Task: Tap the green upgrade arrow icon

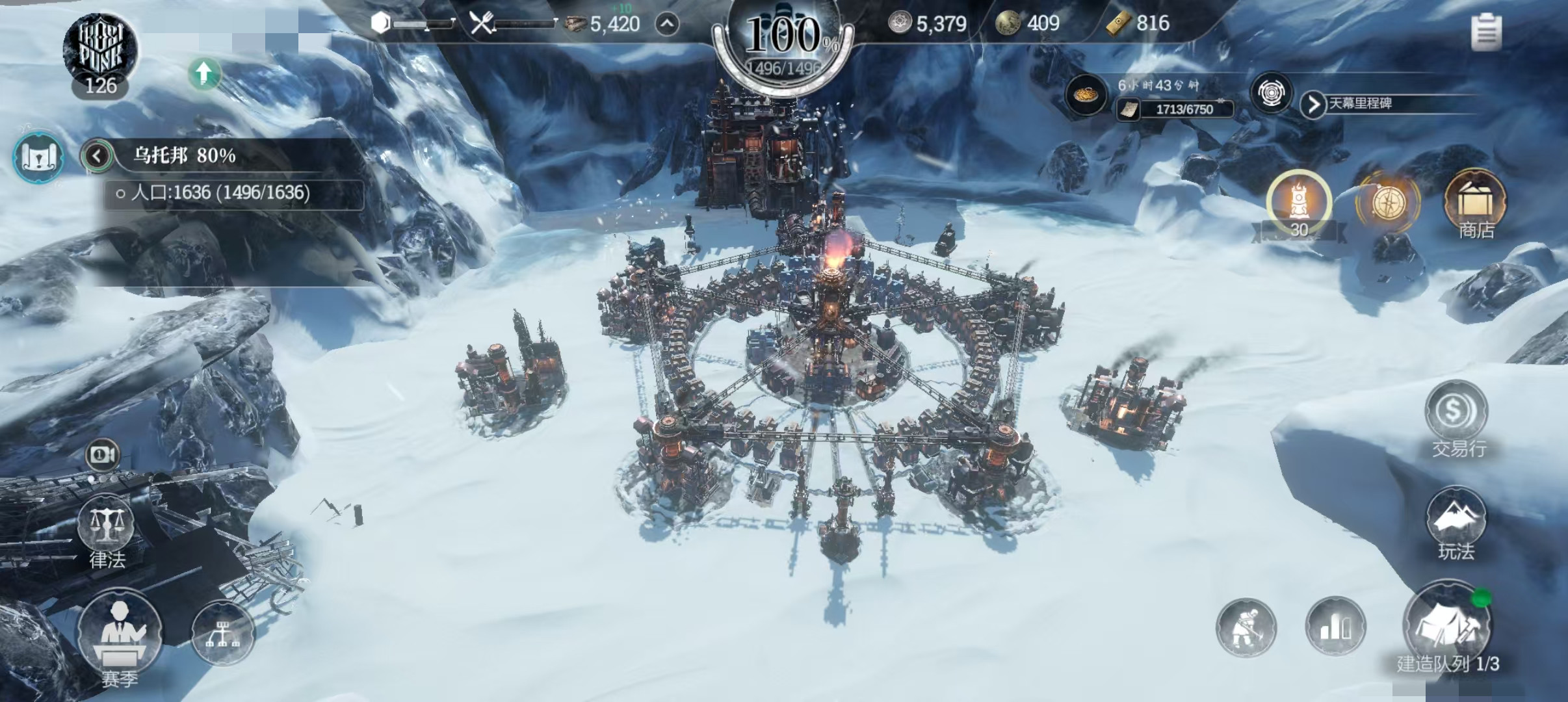Action: click(204, 73)
